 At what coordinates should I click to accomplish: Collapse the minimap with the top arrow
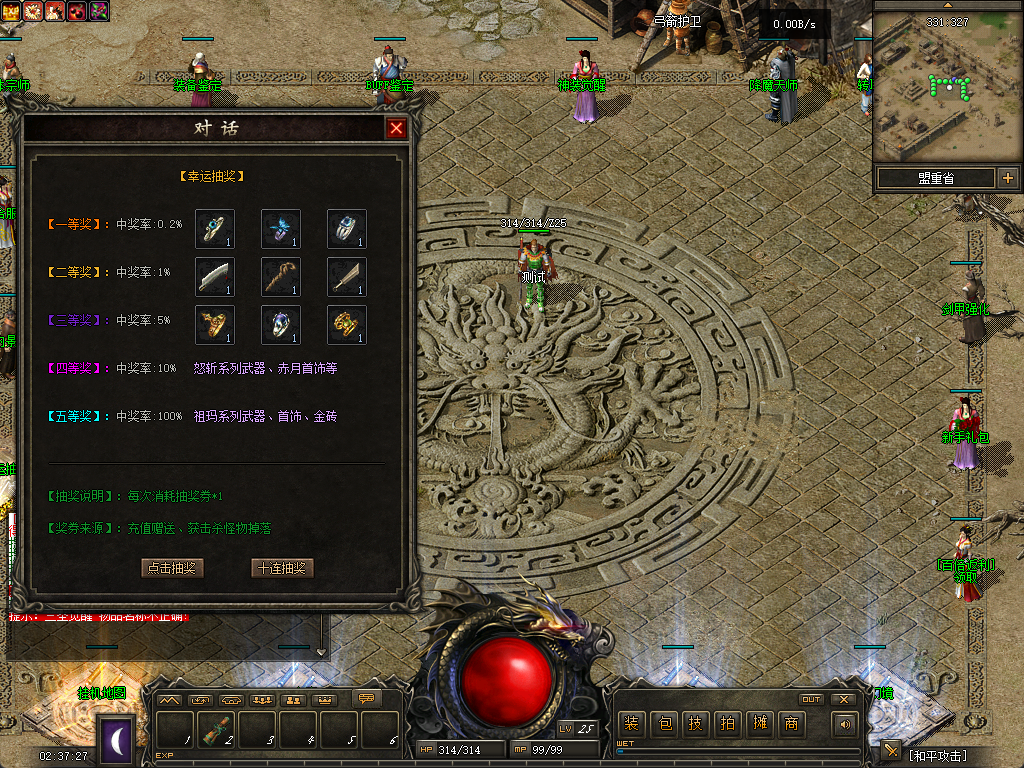tap(947, 5)
